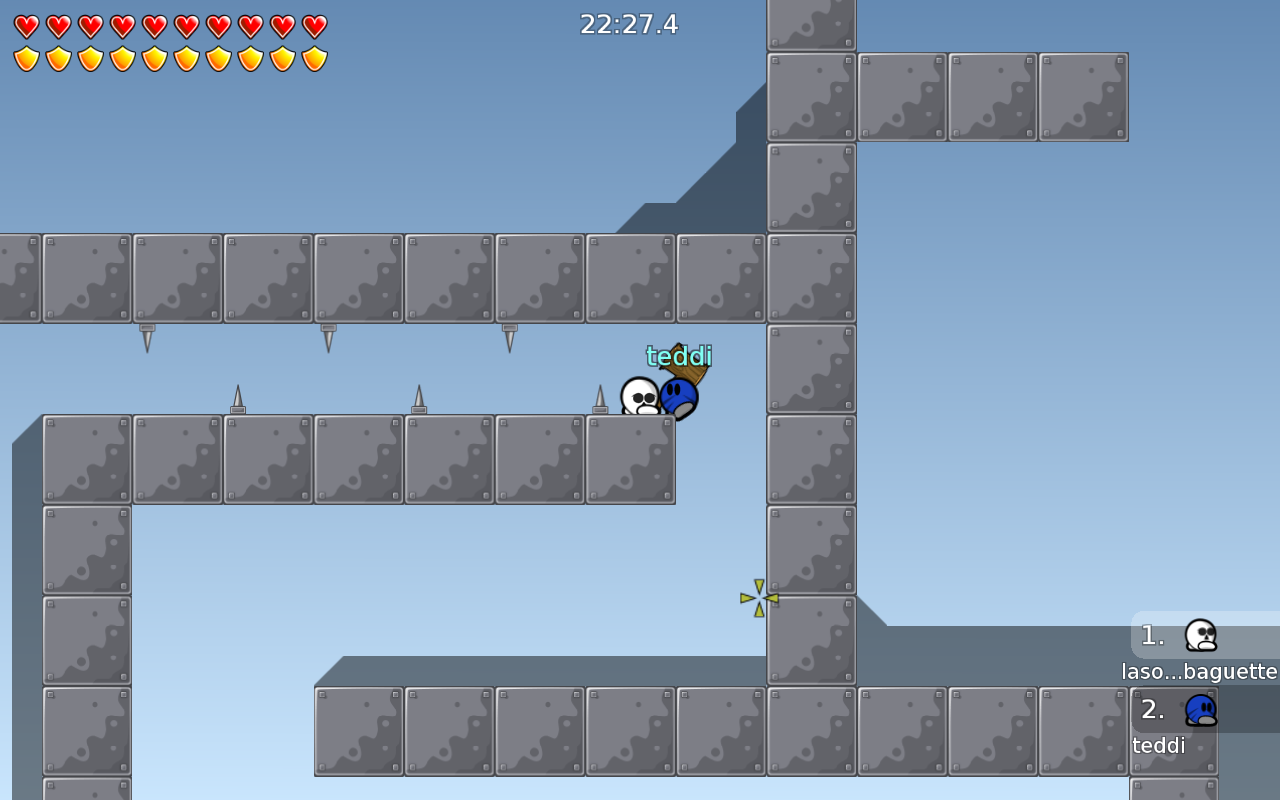Click the match timer showing 22:27.4
The height and width of the screenshot is (800, 1280).
(x=630, y=23)
